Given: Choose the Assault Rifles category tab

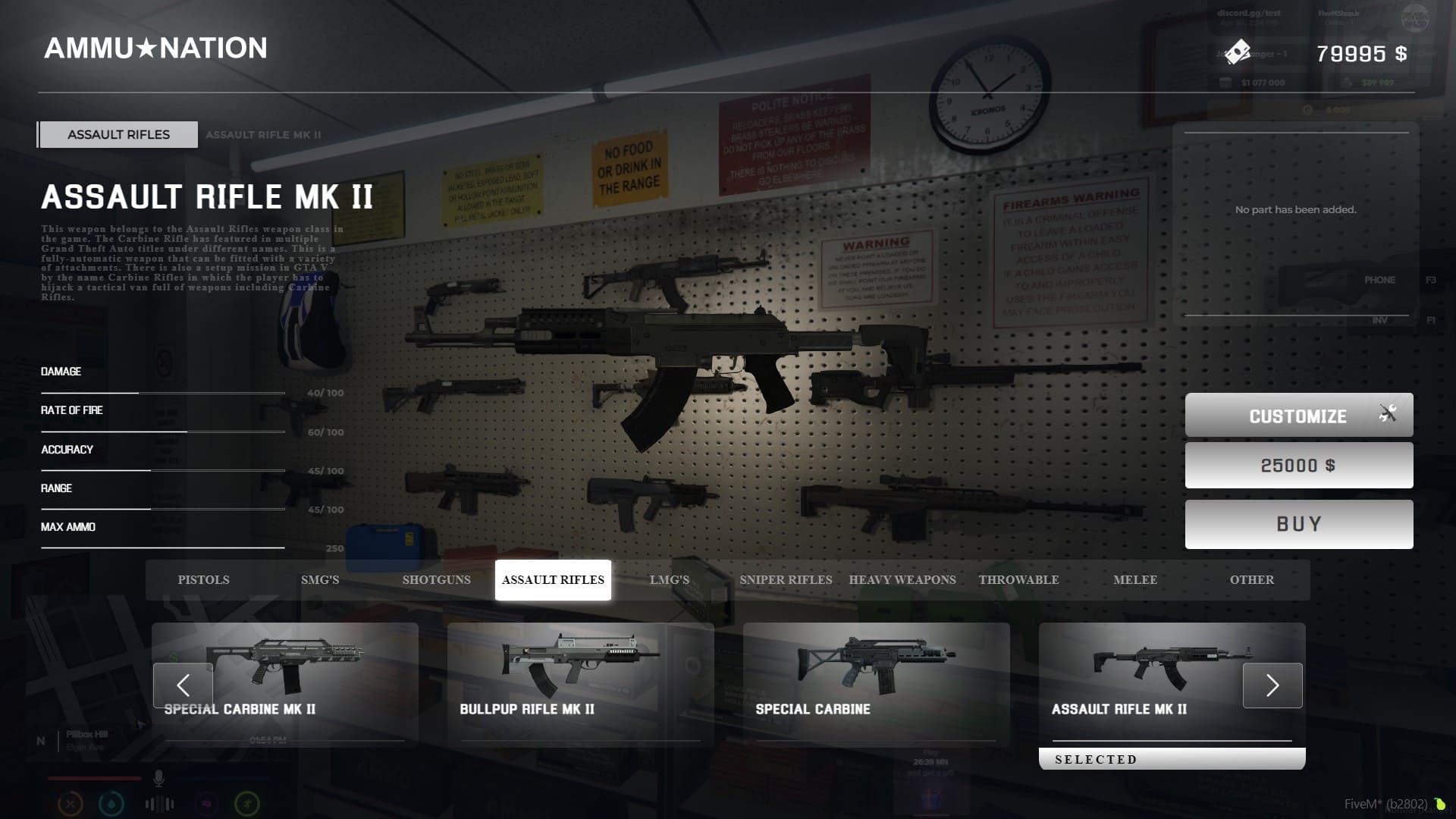Looking at the screenshot, I should (553, 580).
